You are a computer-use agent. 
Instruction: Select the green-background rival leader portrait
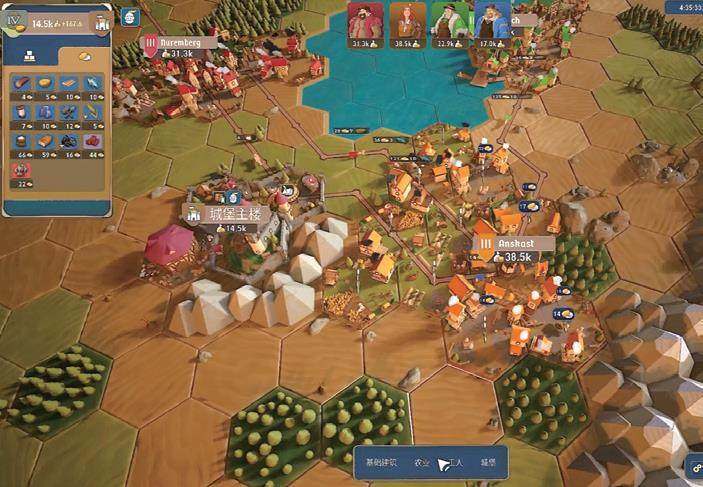pos(447,22)
